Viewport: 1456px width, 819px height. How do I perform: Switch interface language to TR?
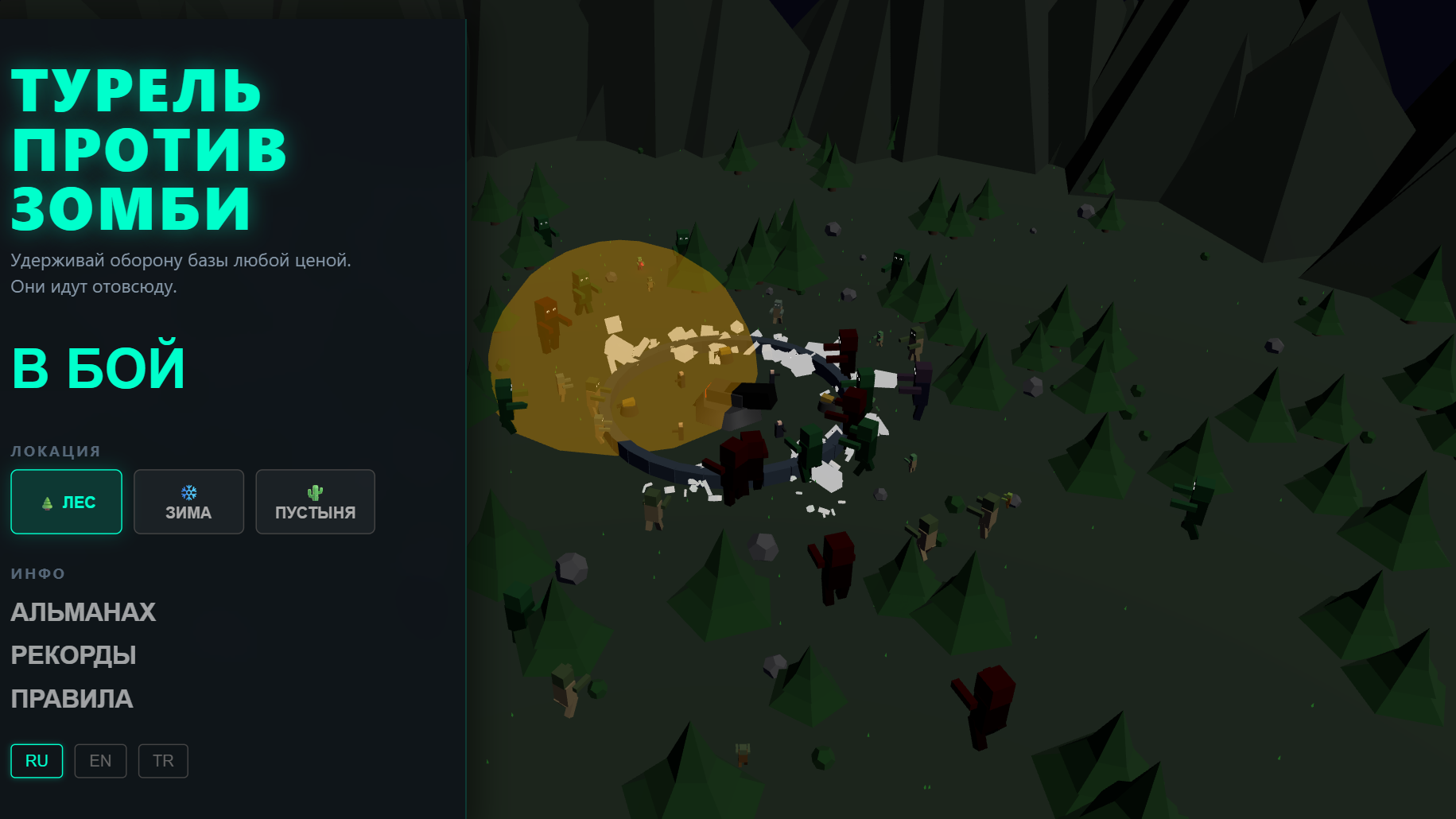point(162,760)
